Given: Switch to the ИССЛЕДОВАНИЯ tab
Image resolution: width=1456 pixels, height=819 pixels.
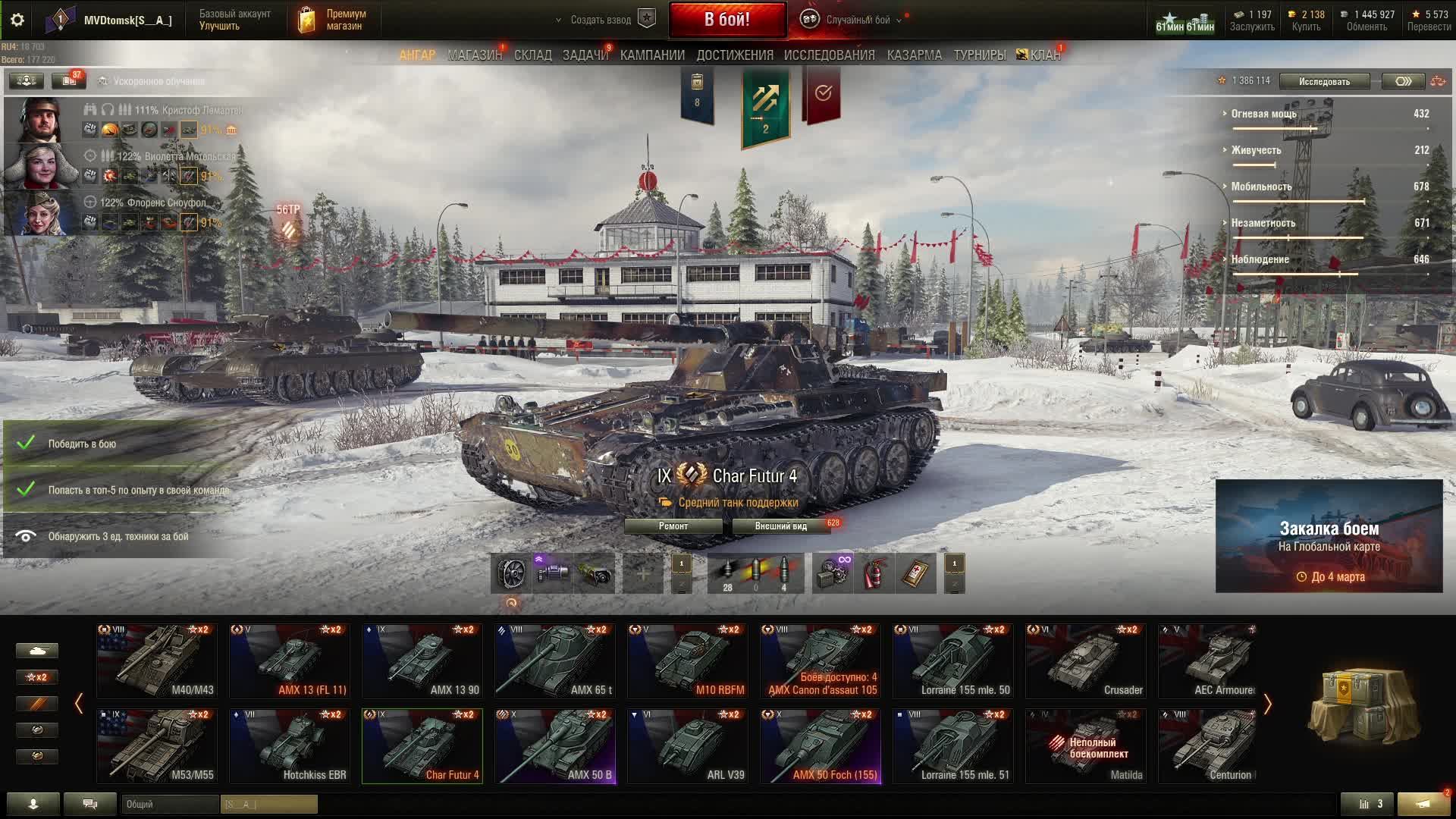Looking at the screenshot, I should pos(829,55).
